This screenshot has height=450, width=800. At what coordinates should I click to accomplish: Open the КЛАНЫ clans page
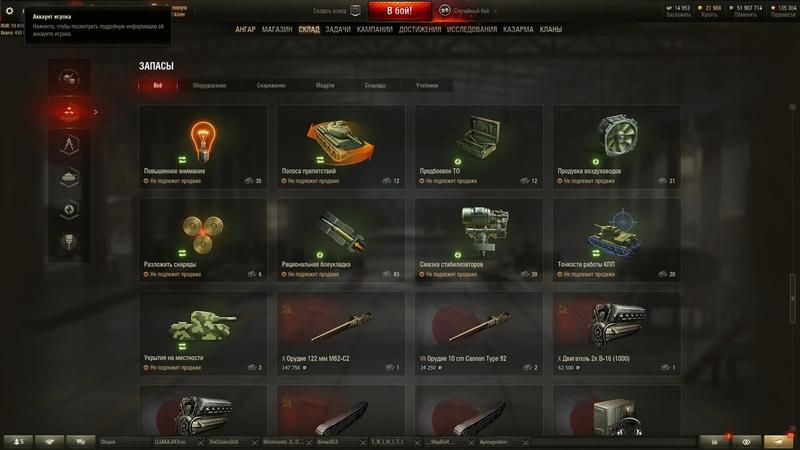551,30
